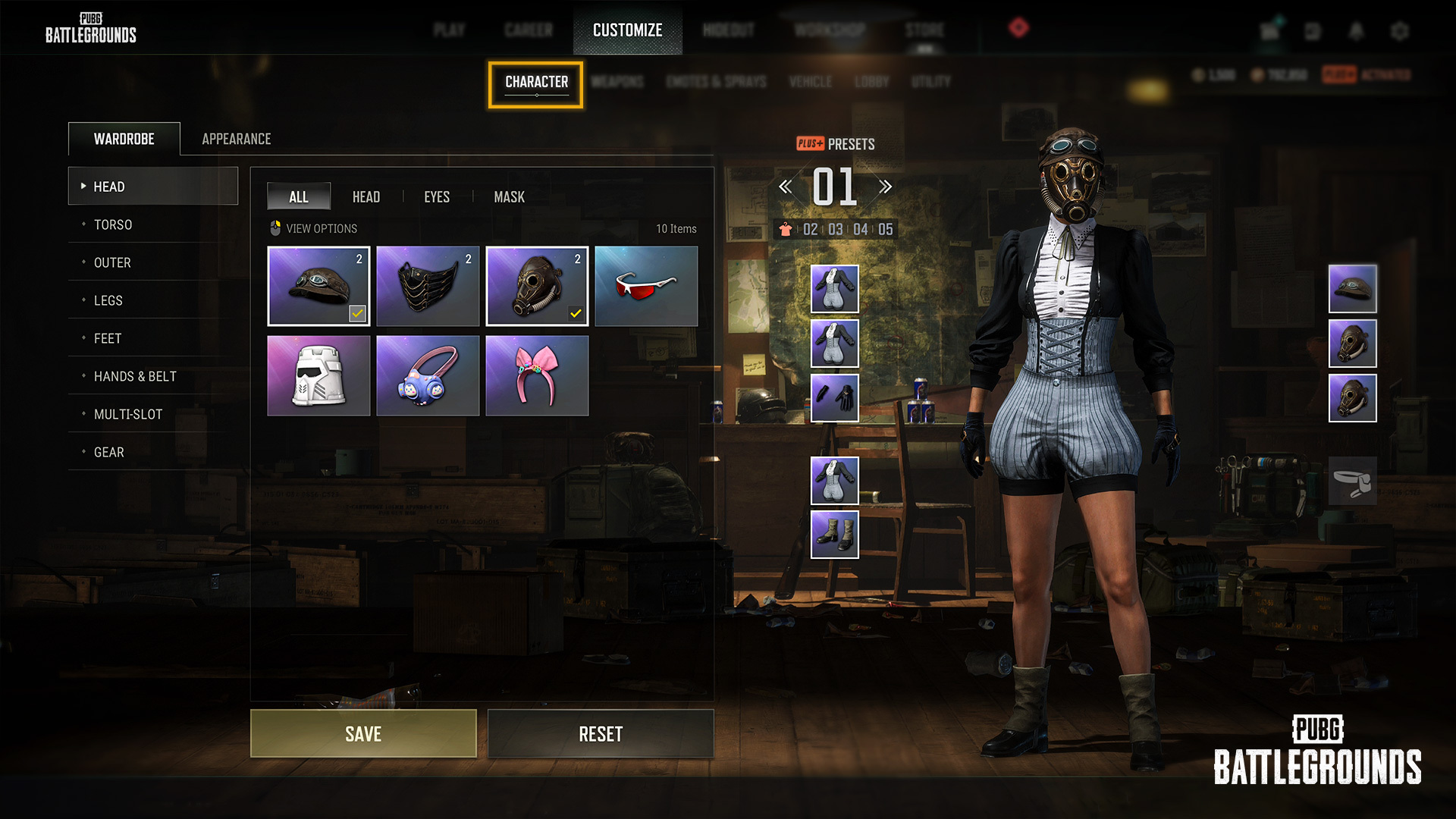Equip the pink bow headband

tap(536, 375)
